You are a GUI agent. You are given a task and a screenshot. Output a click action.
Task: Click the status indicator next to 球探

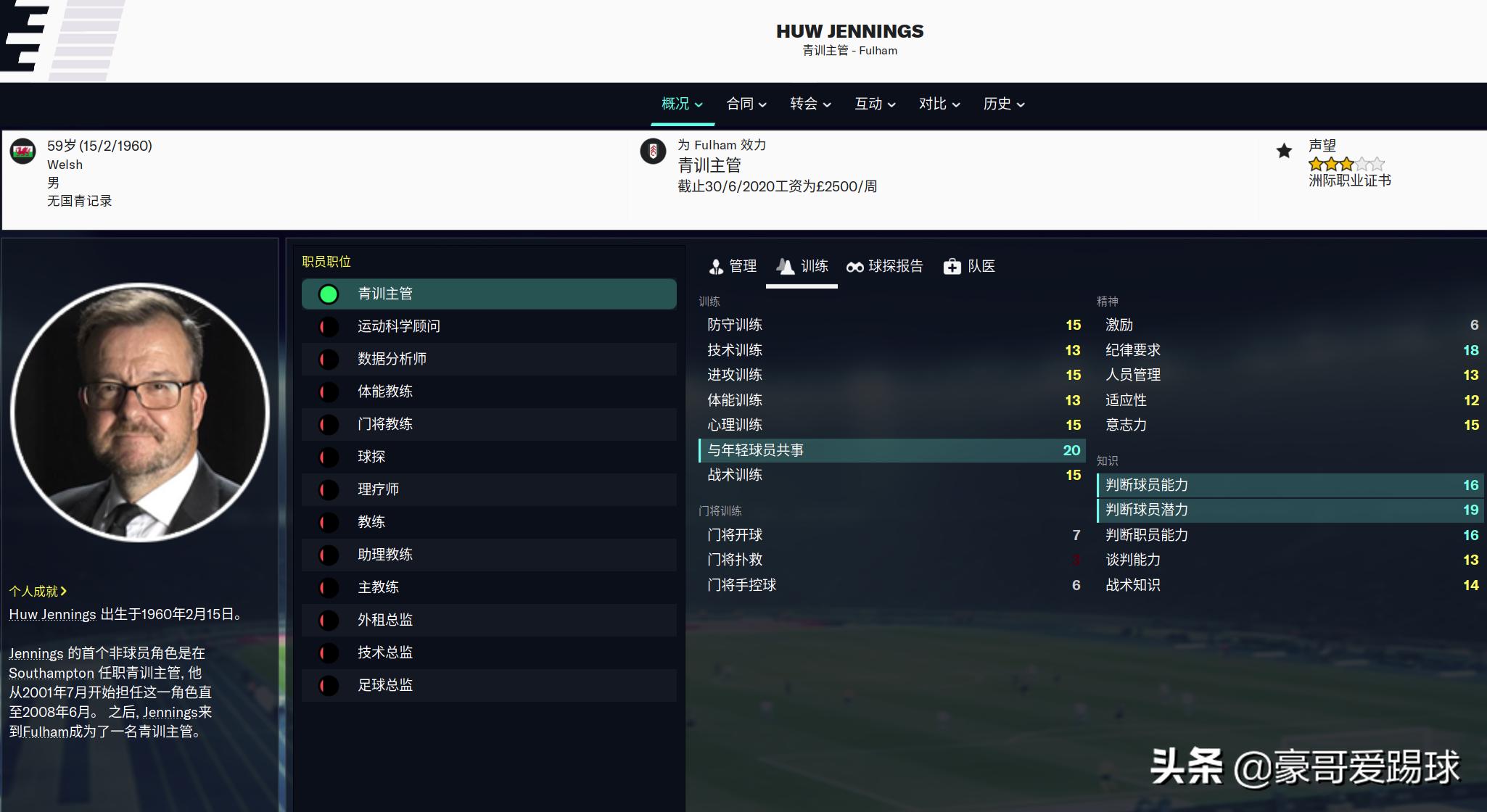click(329, 457)
